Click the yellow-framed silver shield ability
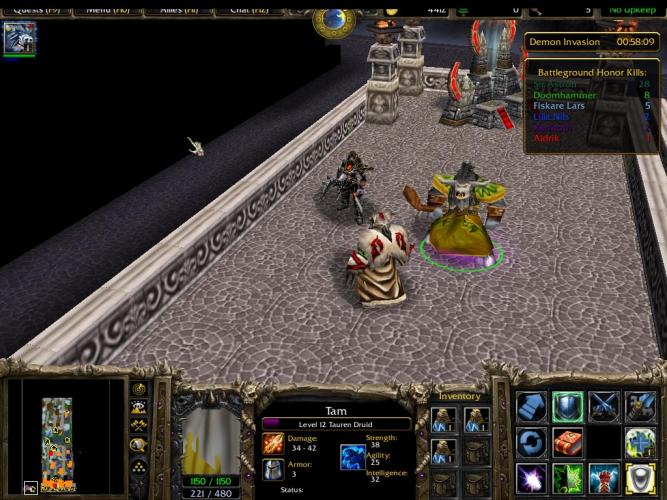Viewport: 667px width, 500px height. pyautogui.click(x=639, y=477)
